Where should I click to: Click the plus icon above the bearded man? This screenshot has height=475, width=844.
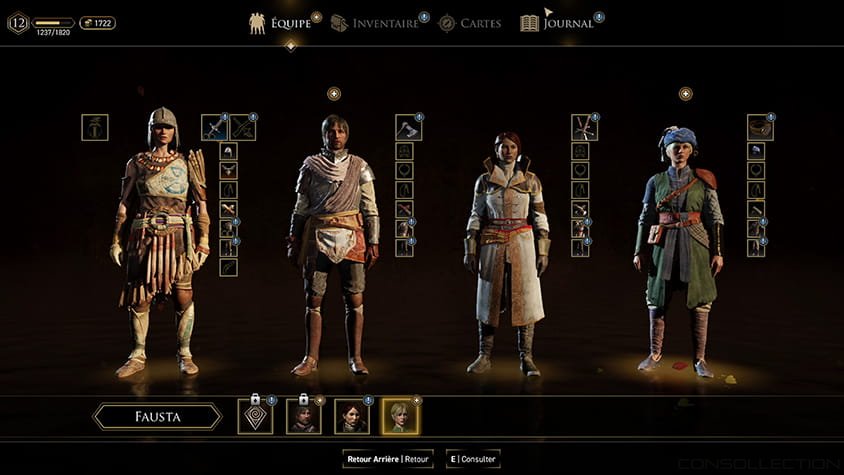pos(334,94)
